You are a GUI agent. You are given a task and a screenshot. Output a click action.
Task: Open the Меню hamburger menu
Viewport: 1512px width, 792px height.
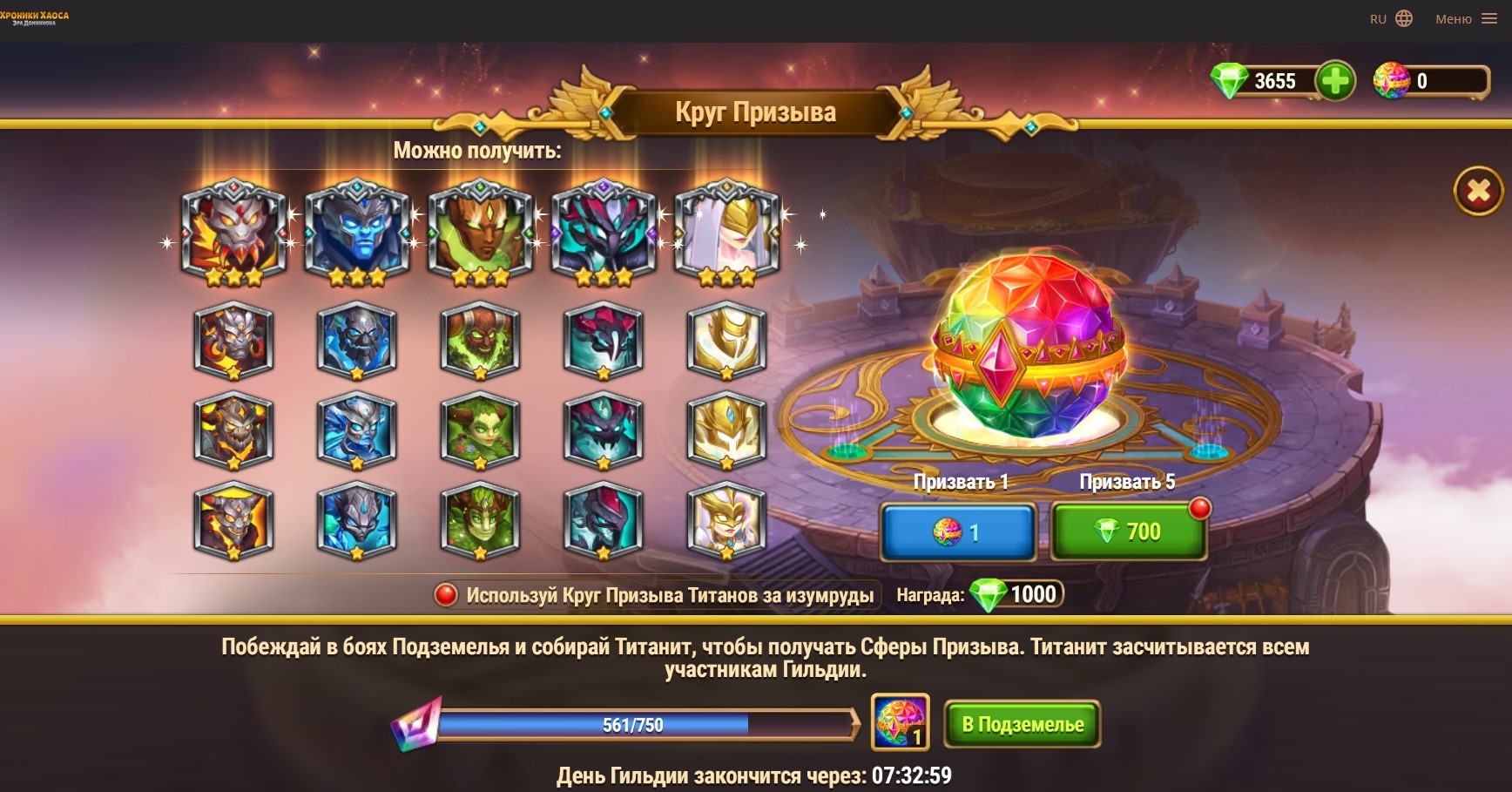1466,18
